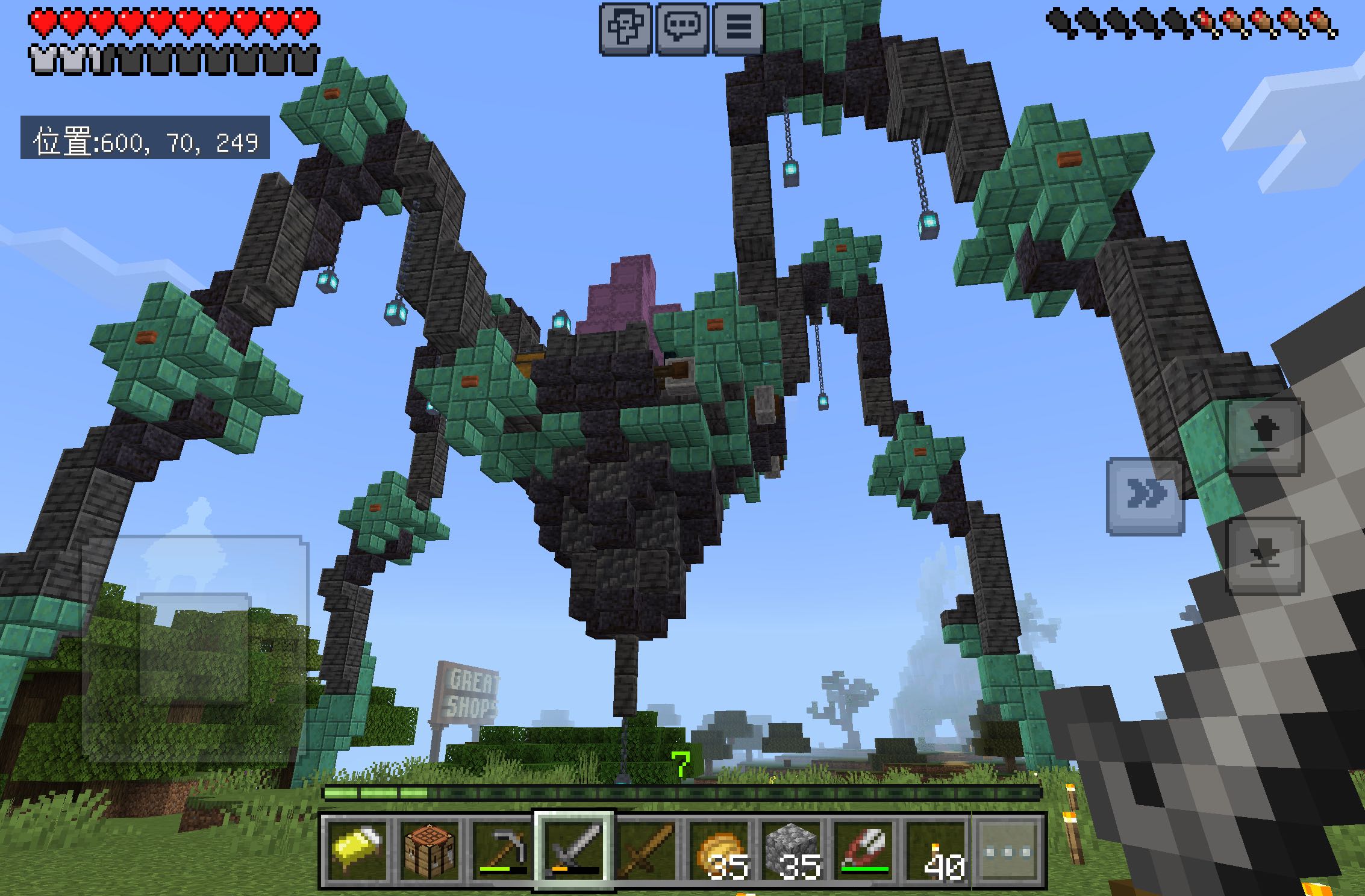Select the crafting table hotbar slot

(x=429, y=850)
